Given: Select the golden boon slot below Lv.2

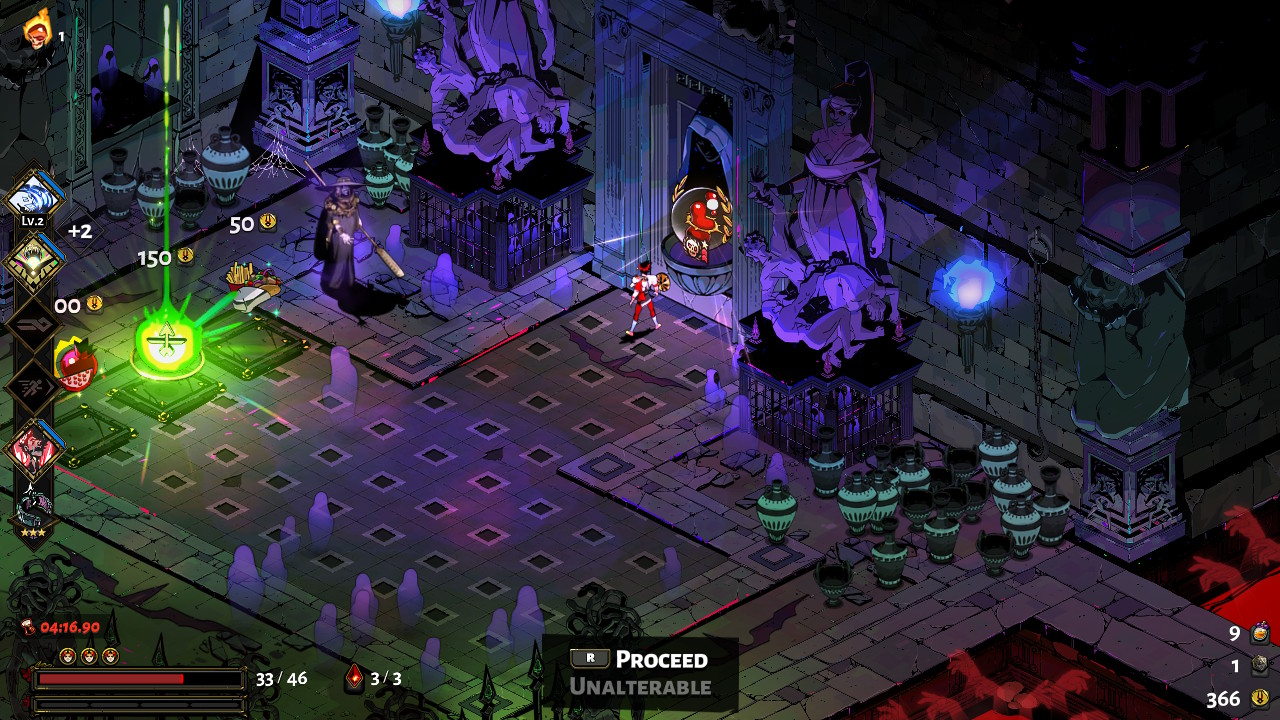Looking at the screenshot, I should tap(34, 260).
